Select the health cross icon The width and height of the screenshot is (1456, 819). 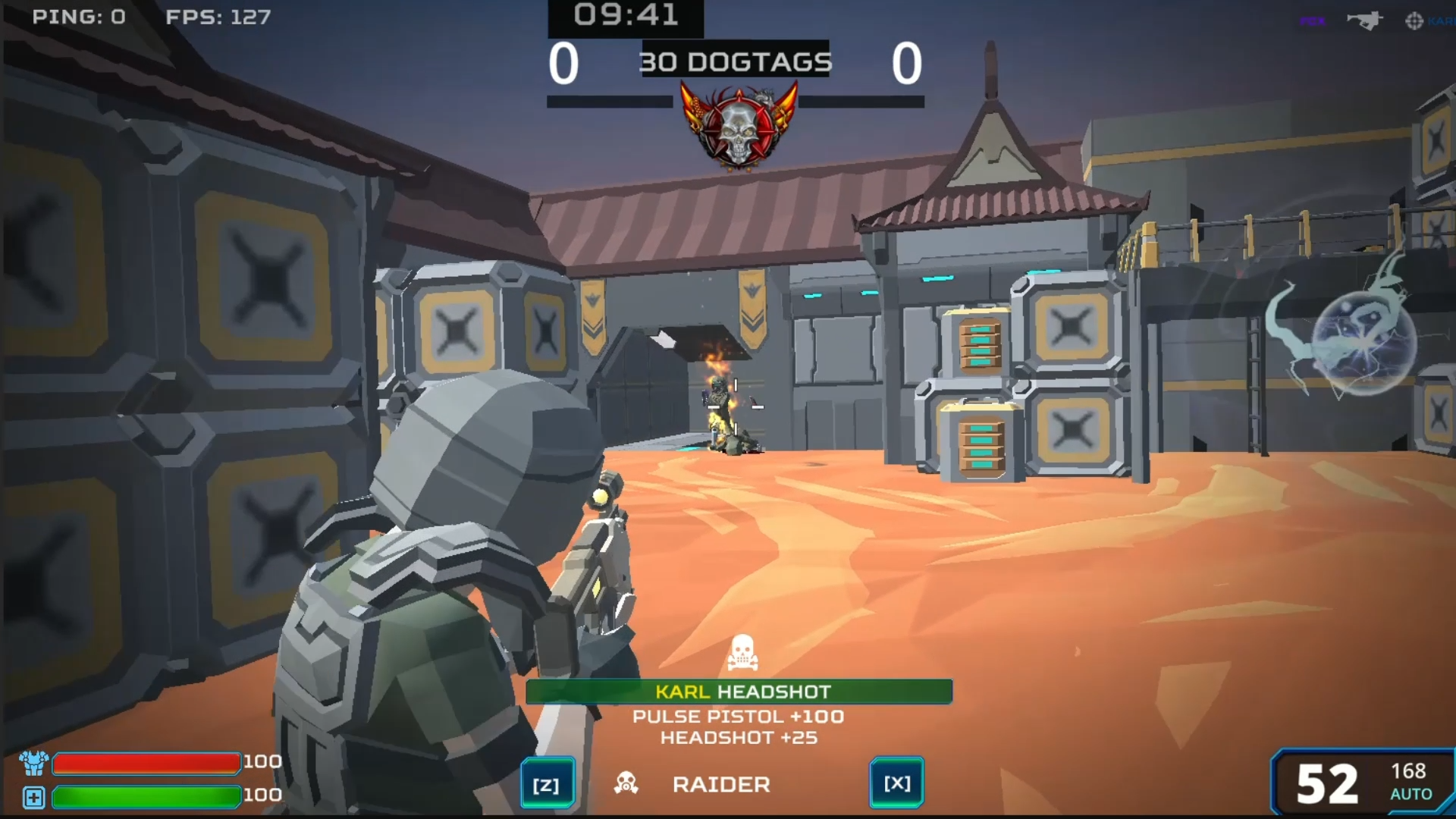click(x=33, y=797)
